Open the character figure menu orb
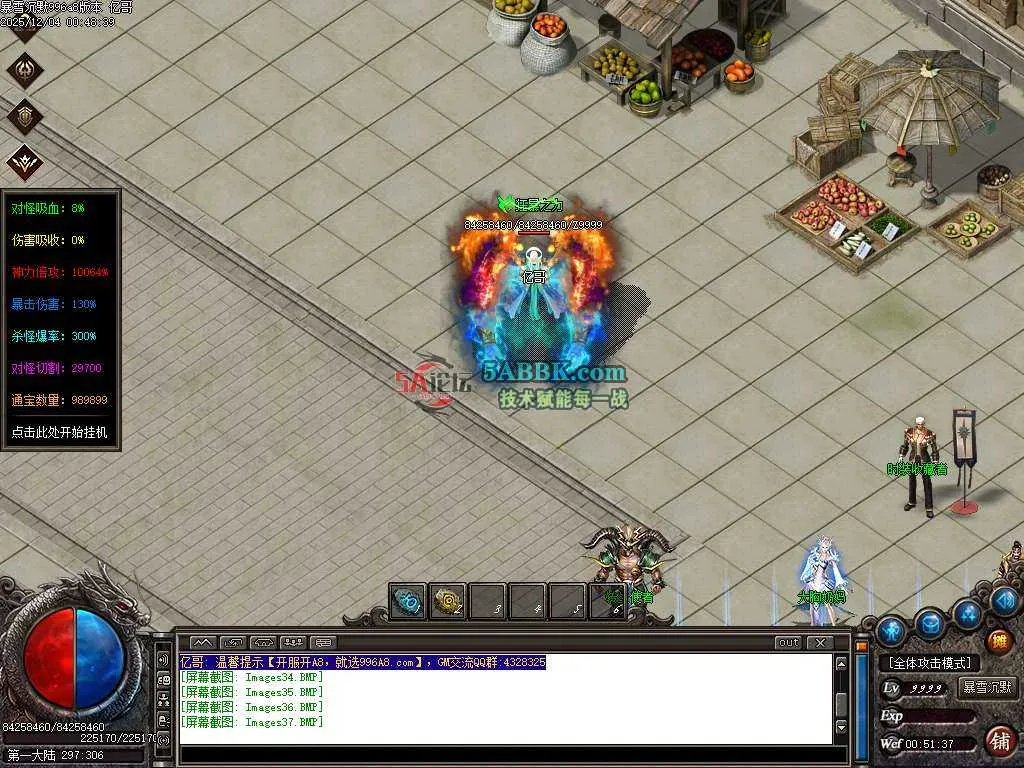The height and width of the screenshot is (768, 1024). tap(891, 631)
